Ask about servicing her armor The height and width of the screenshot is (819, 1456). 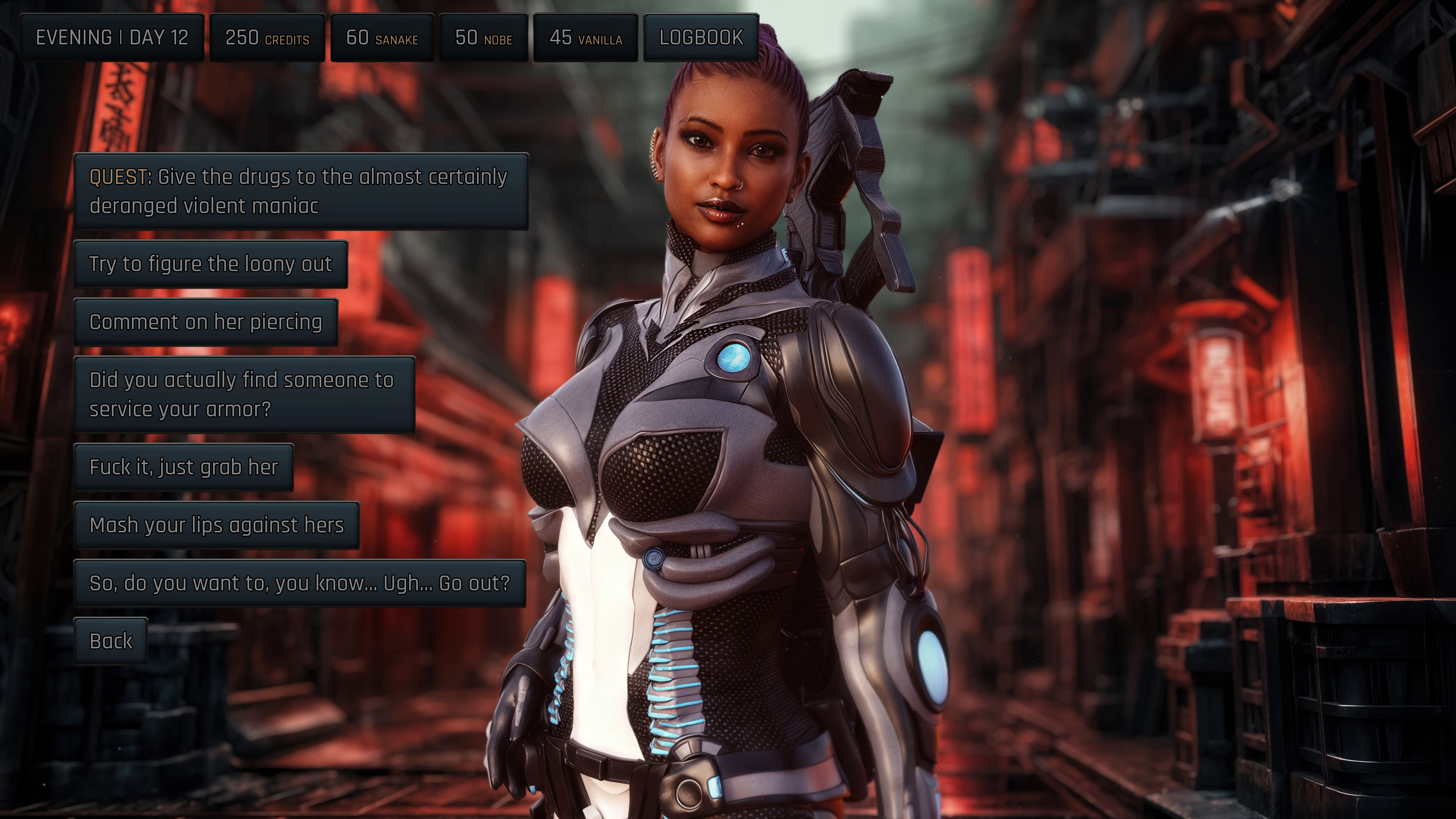coord(244,394)
